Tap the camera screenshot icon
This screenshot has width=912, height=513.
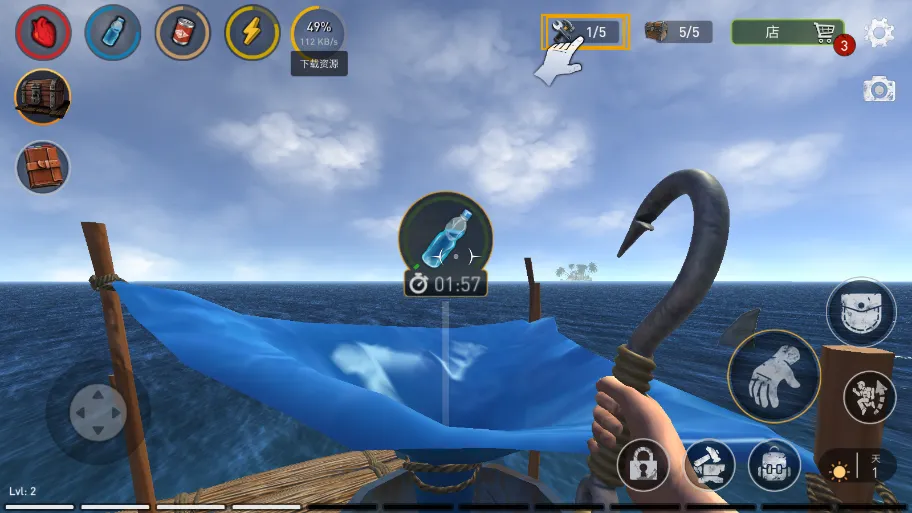pos(878,90)
